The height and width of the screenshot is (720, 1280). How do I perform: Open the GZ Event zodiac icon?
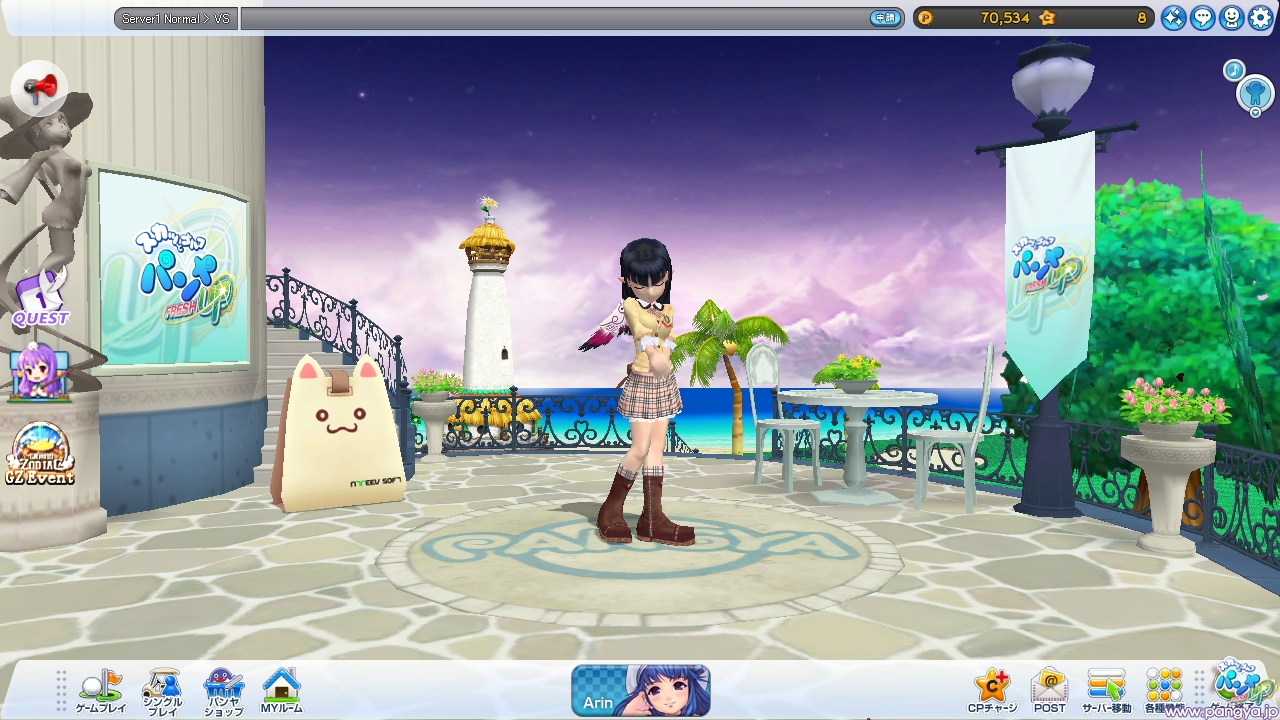pos(40,454)
